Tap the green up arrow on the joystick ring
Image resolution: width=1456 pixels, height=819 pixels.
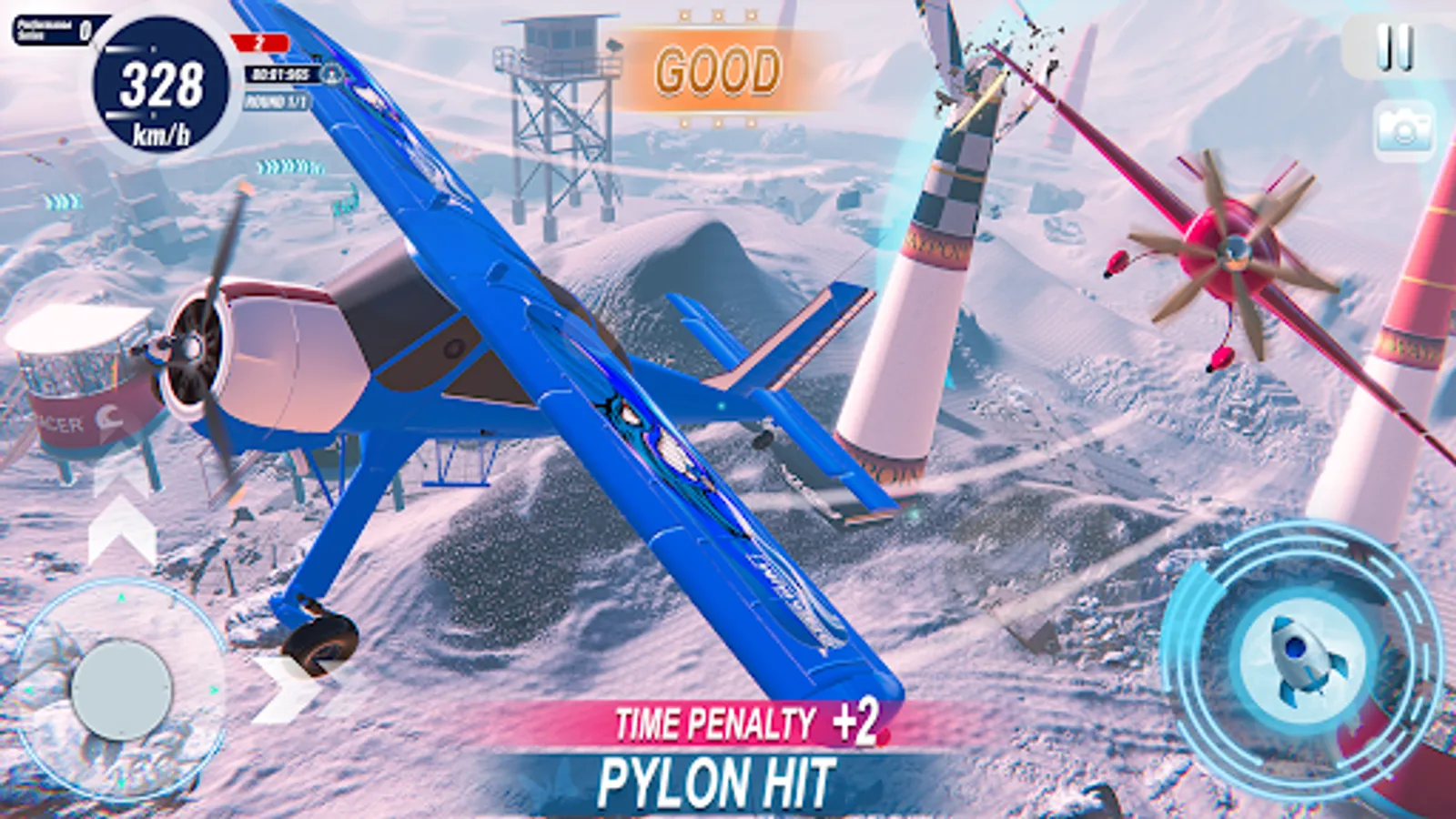tap(120, 596)
